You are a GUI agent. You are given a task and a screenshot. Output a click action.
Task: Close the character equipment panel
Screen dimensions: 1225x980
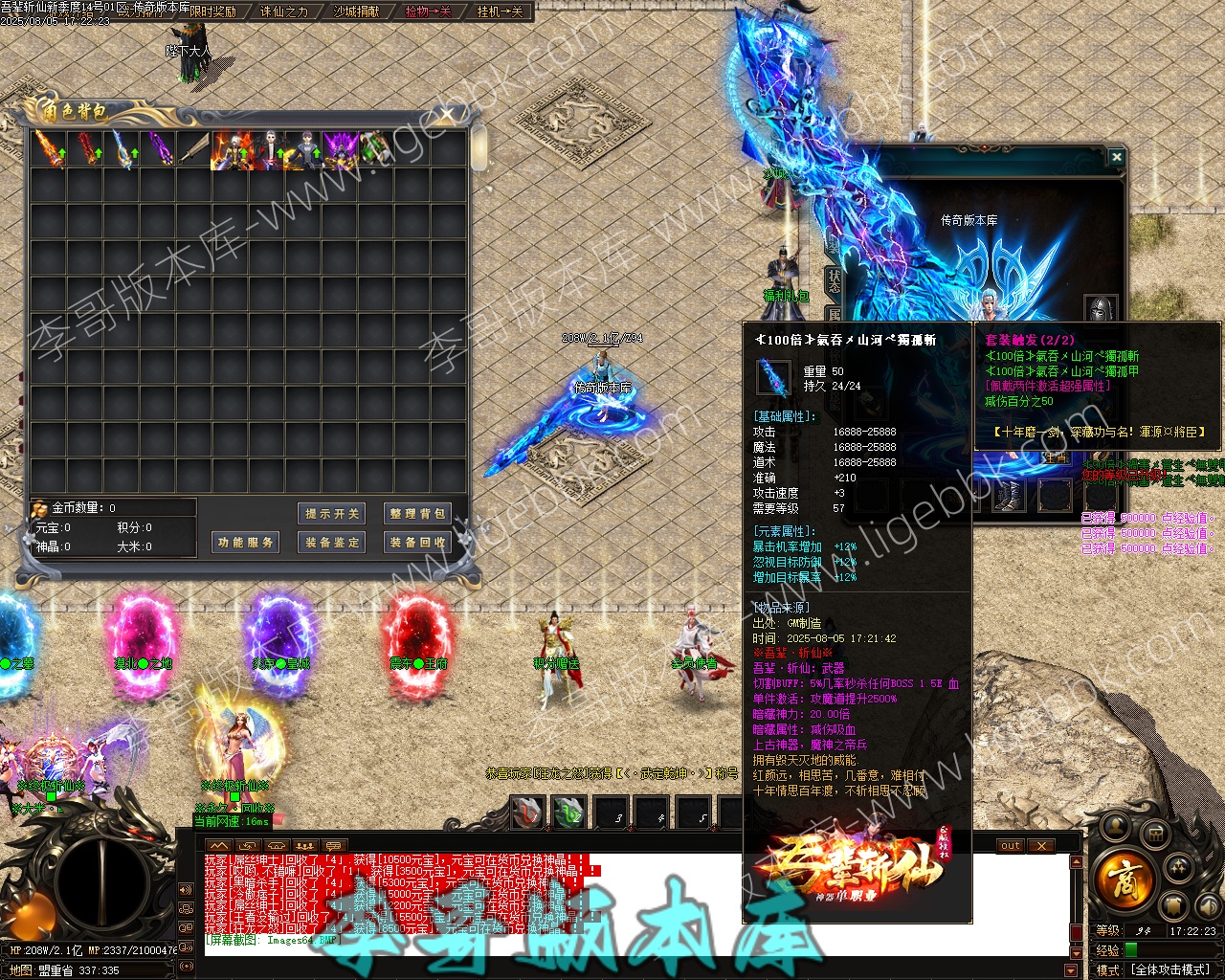(1116, 156)
